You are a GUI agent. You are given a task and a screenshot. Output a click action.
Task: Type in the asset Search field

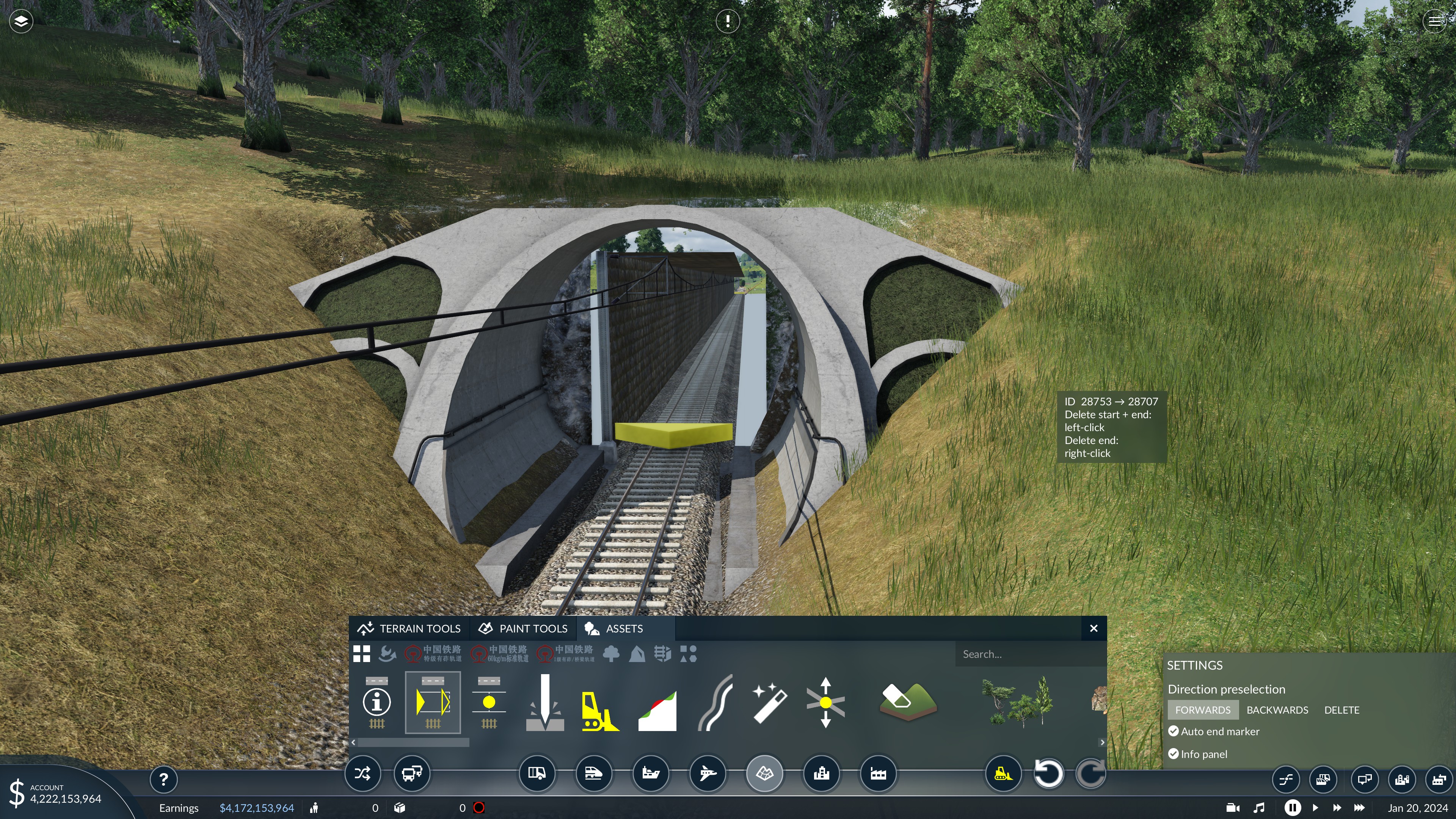tap(1029, 654)
